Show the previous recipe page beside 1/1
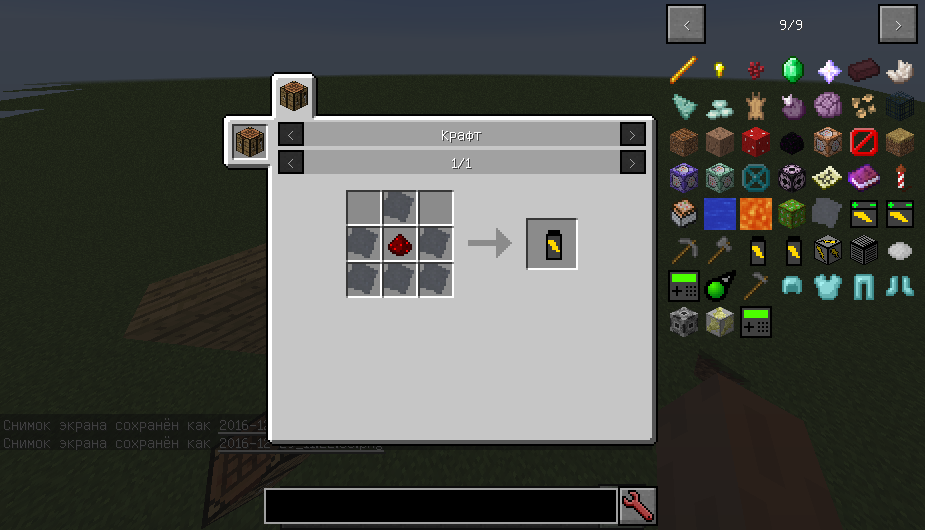The image size is (925, 530). (291, 162)
